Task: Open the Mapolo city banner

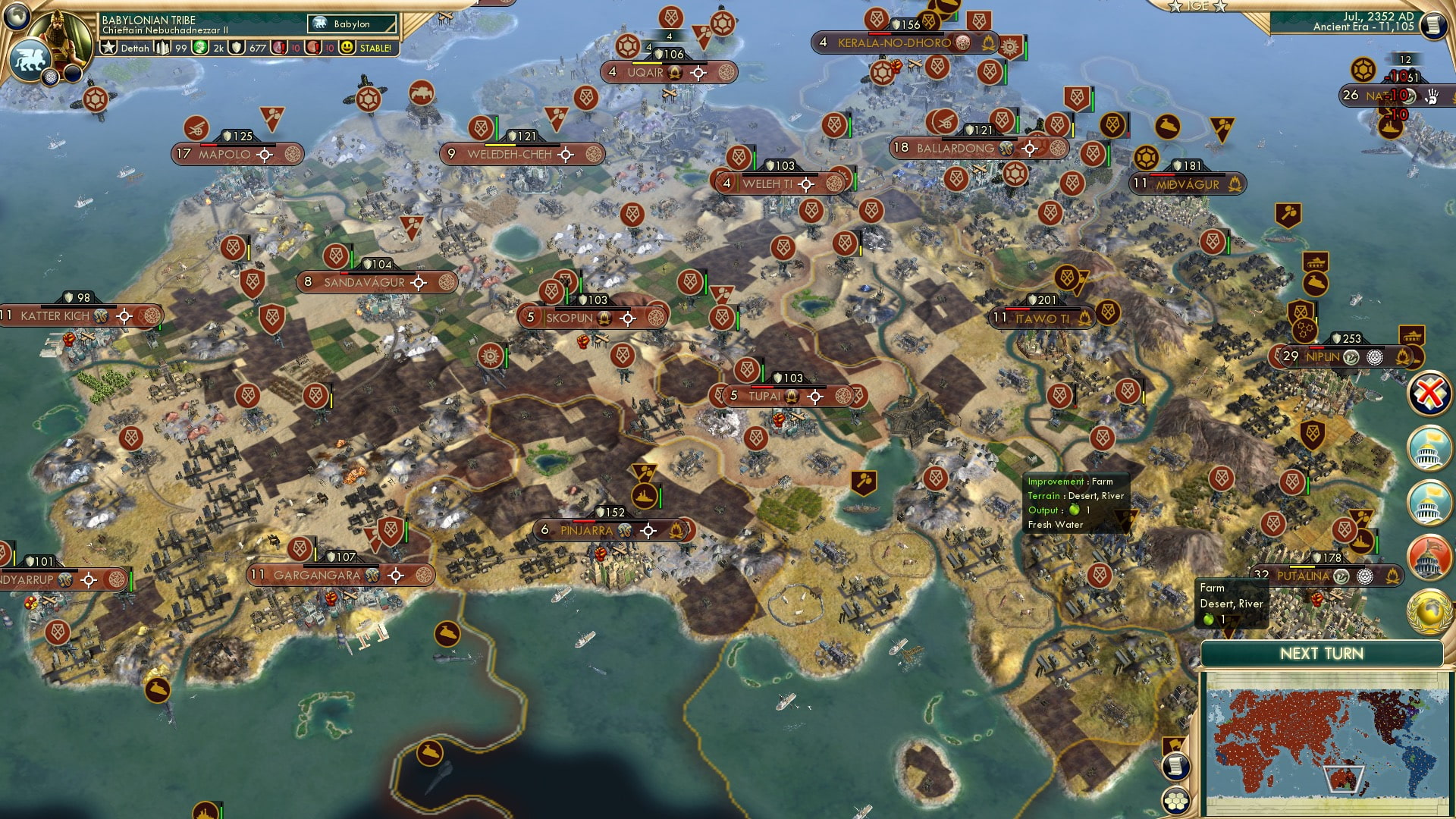Action: click(224, 155)
